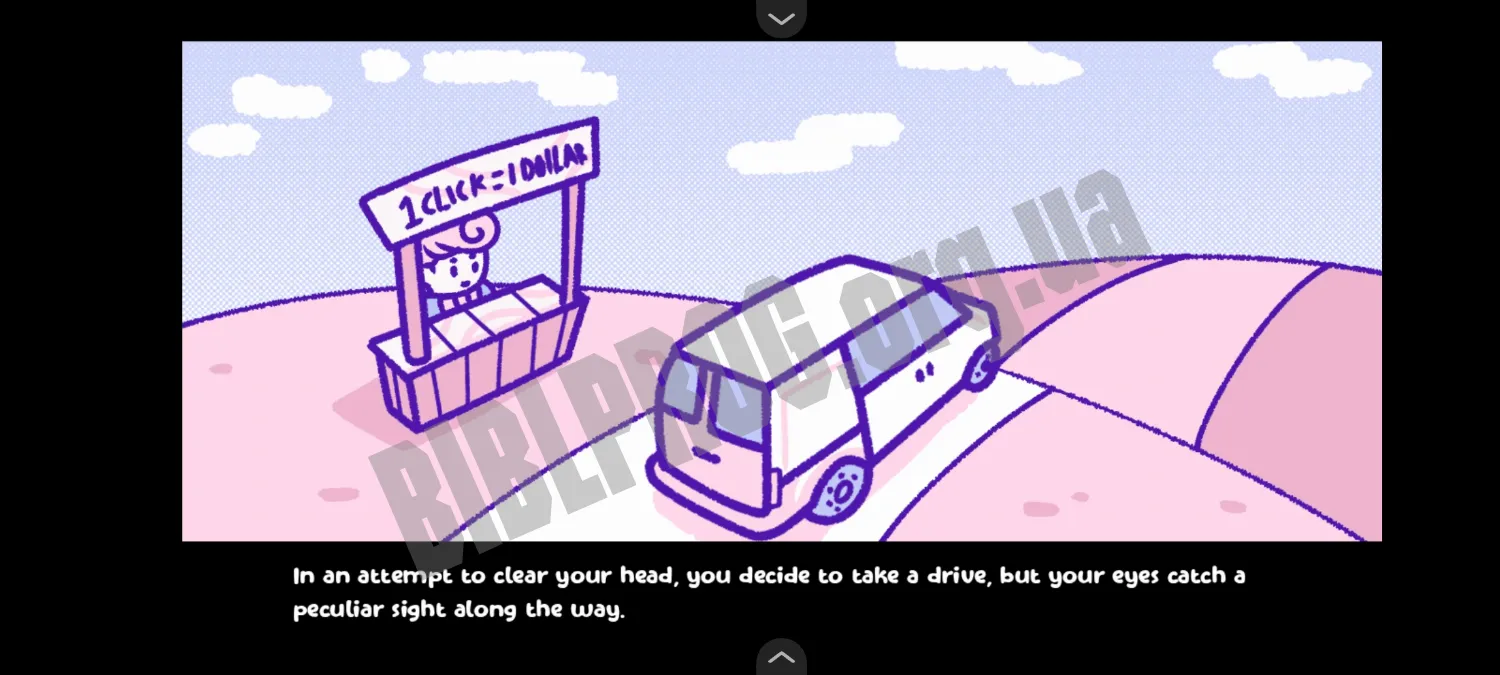Image resolution: width=1500 pixels, height=675 pixels.
Task: Open the top downward-chevron pull tab
Action: (781, 18)
